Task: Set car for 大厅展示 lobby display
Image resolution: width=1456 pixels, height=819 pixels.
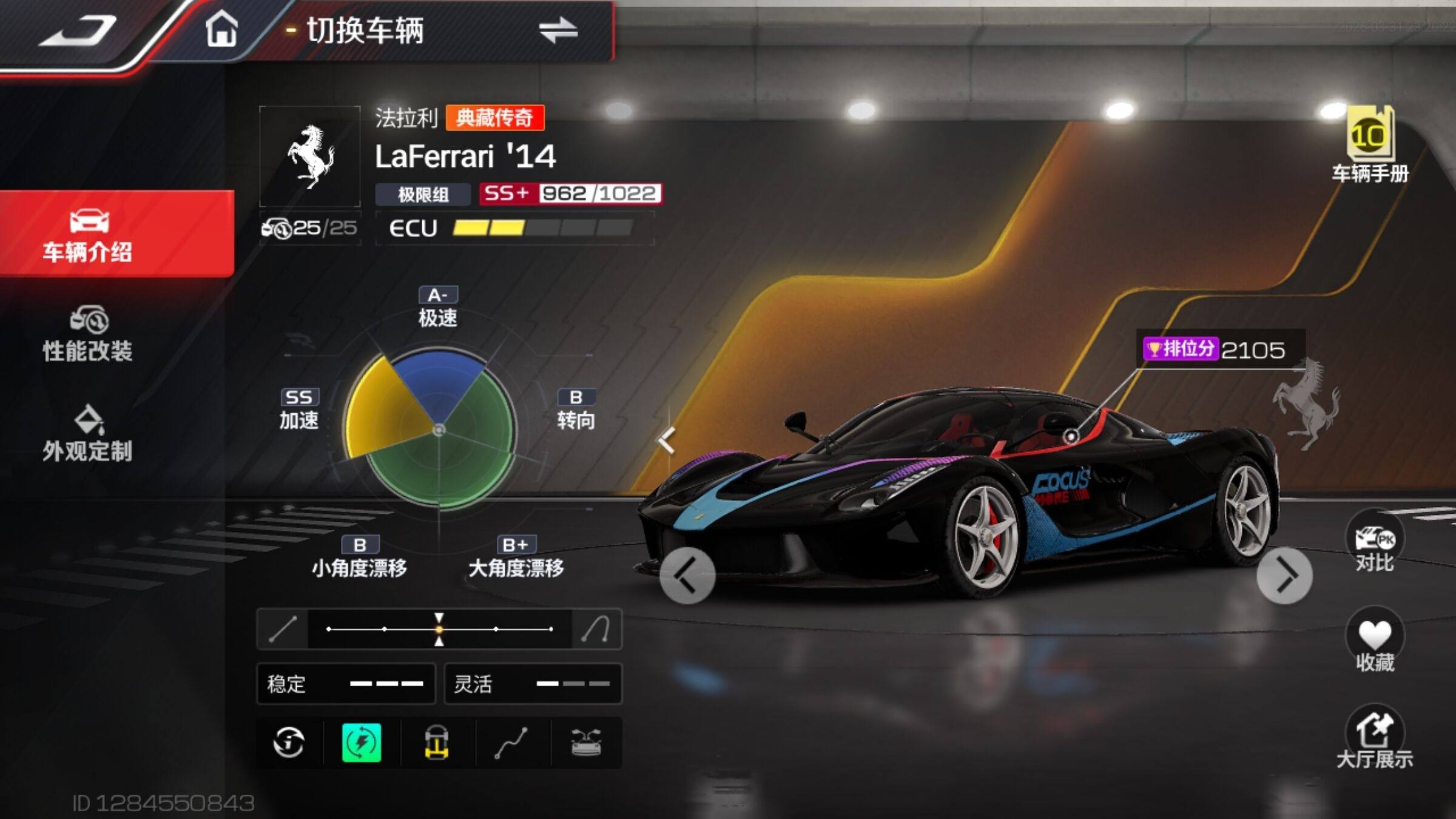Action: click(1375, 737)
